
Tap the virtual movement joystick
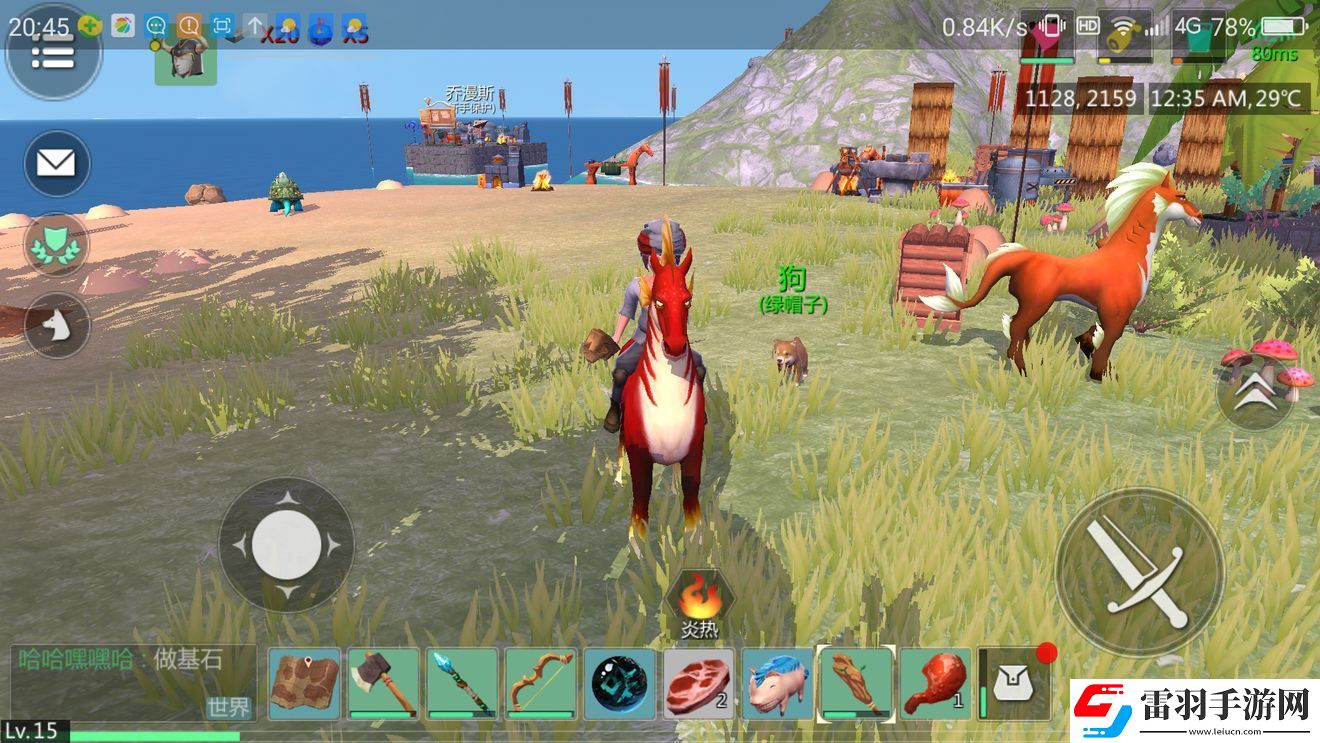coord(286,545)
